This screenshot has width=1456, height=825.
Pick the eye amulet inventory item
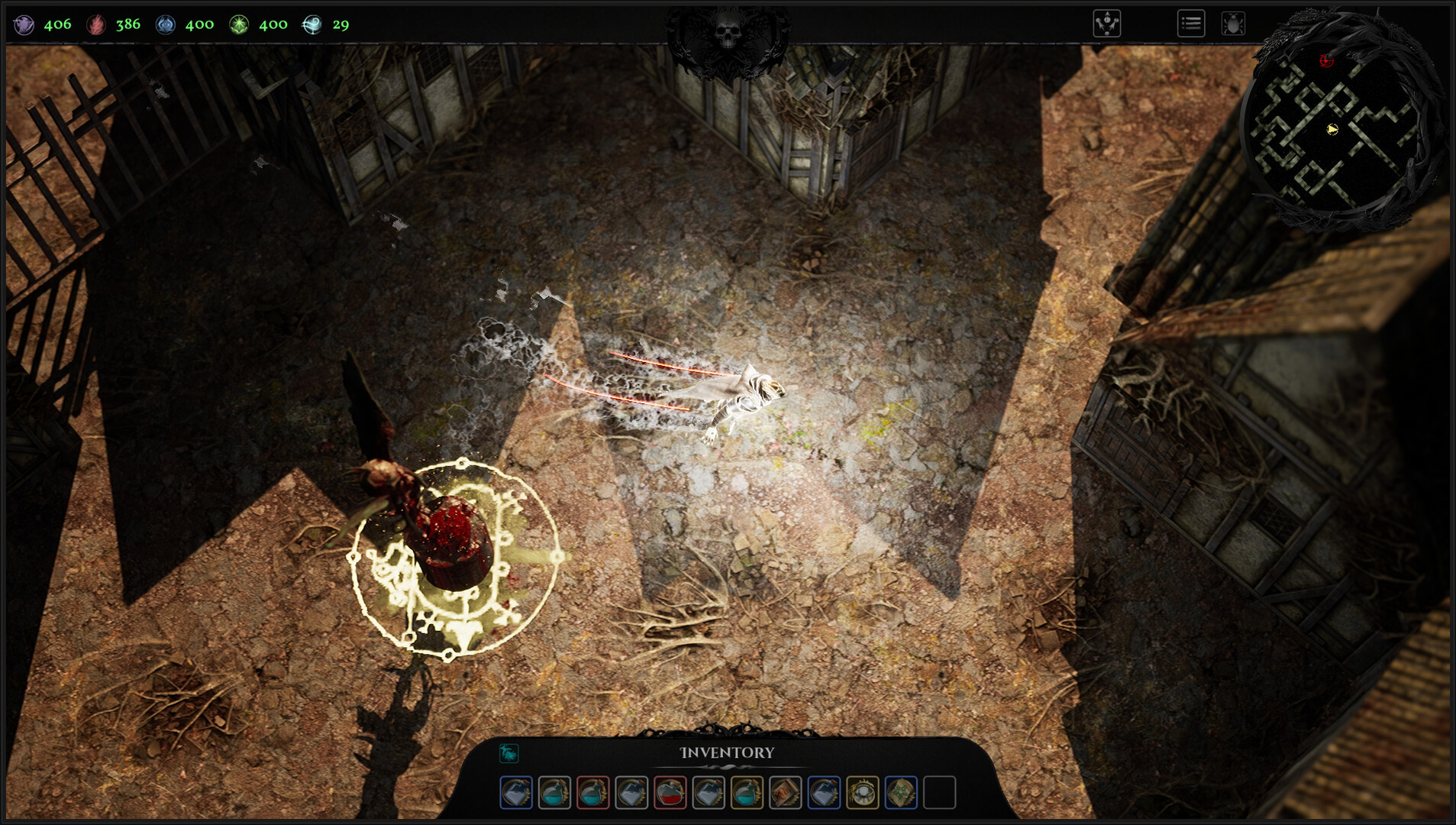point(863,792)
